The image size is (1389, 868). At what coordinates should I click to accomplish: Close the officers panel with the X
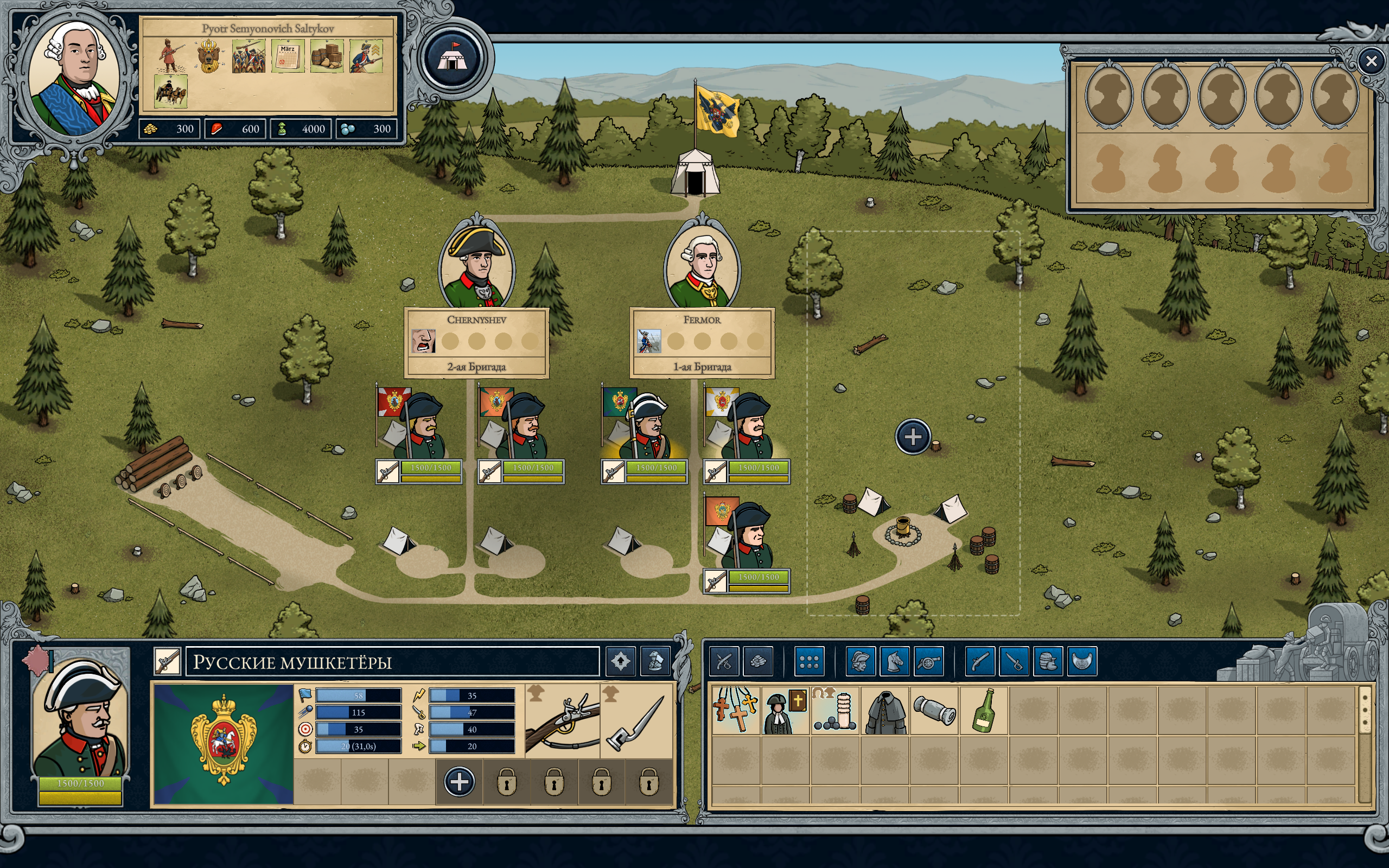tap(1371, 61)
